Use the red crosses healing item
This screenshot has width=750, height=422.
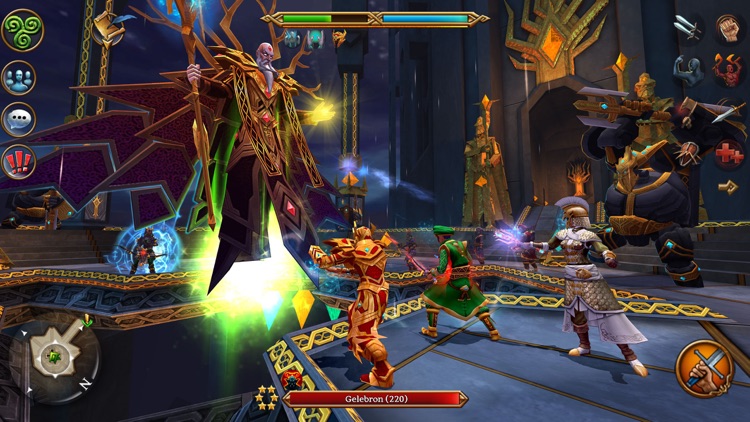click(x=729, y=153)
